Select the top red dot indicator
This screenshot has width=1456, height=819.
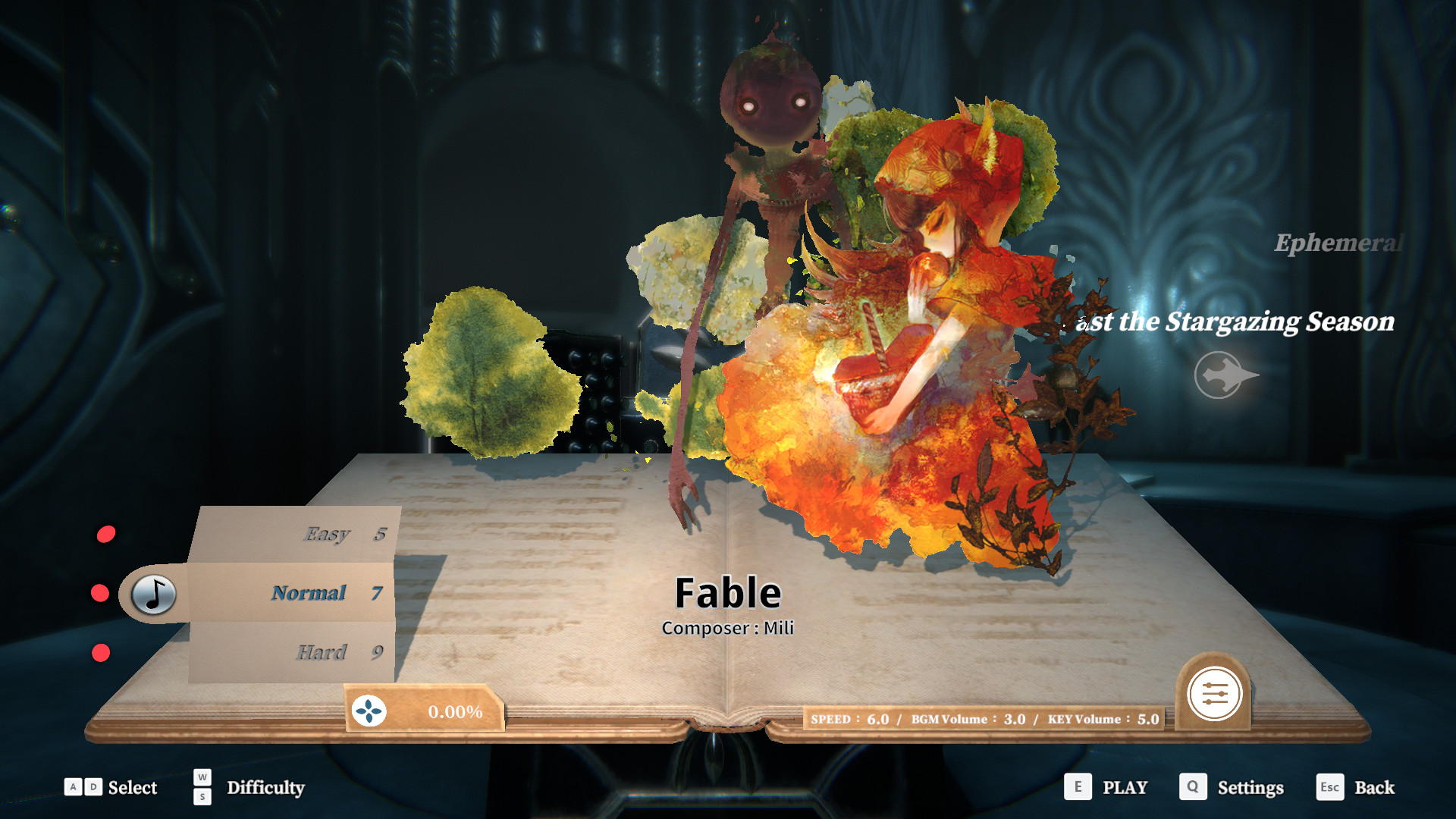tap(105, 532)
